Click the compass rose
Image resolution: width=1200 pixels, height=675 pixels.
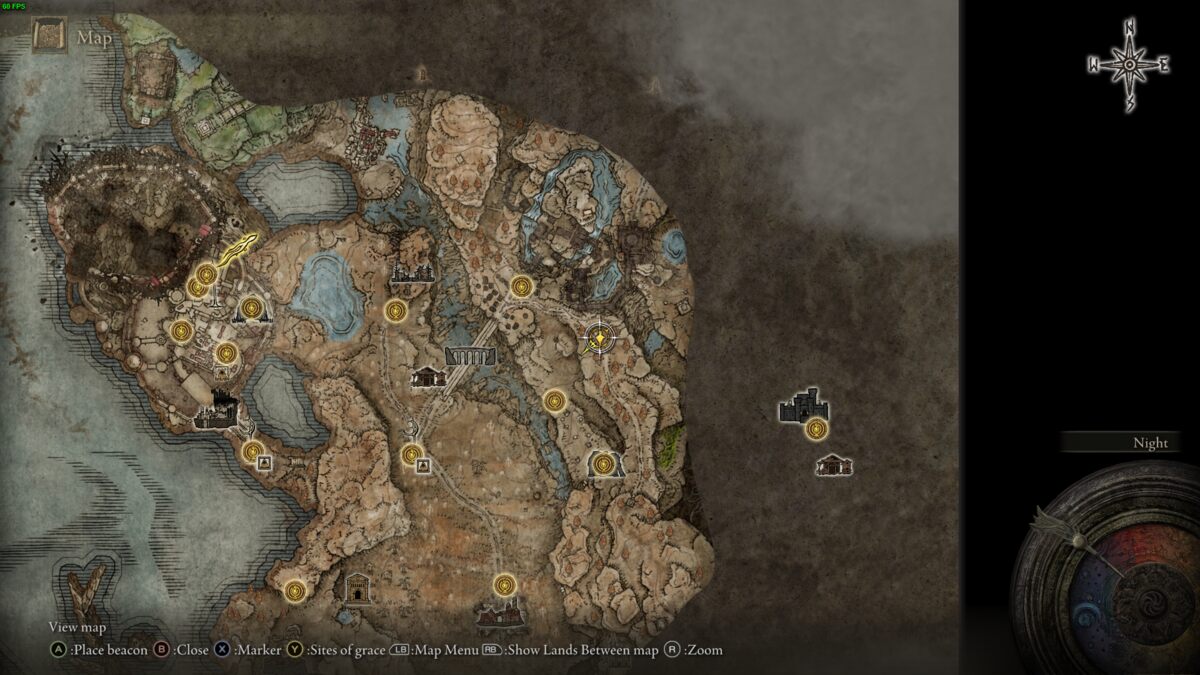point(1129,65)
